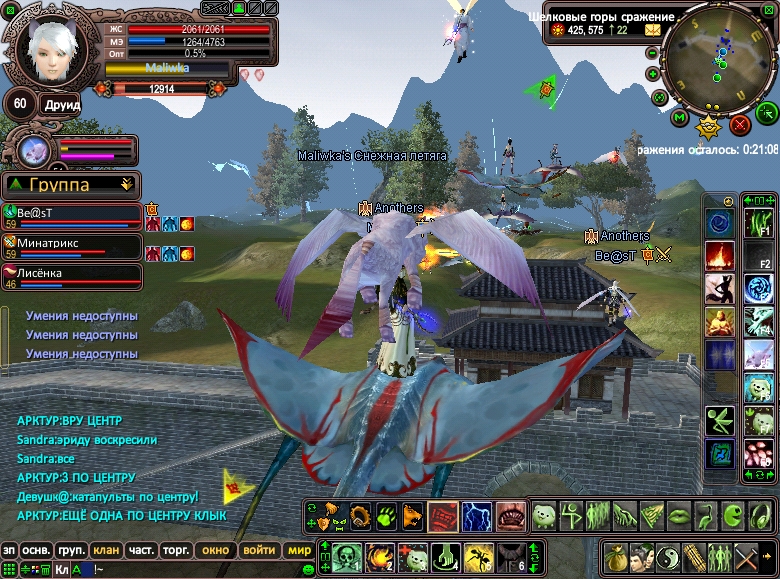Open the торг. trade chat tab
The width and height of the screenshot is (780, 579).
pyautogui.click(x=178, y=550)
